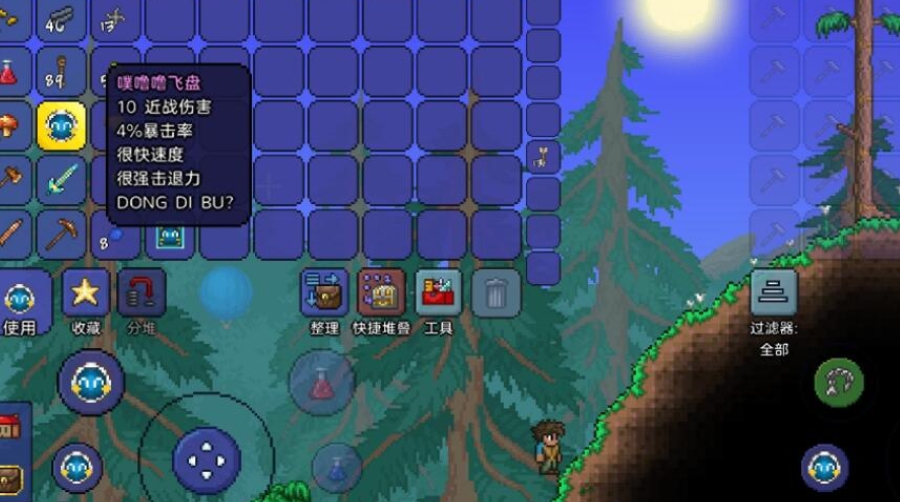Select the rope coil slot with count 89

pyautogui.click(x=61, y=72)
